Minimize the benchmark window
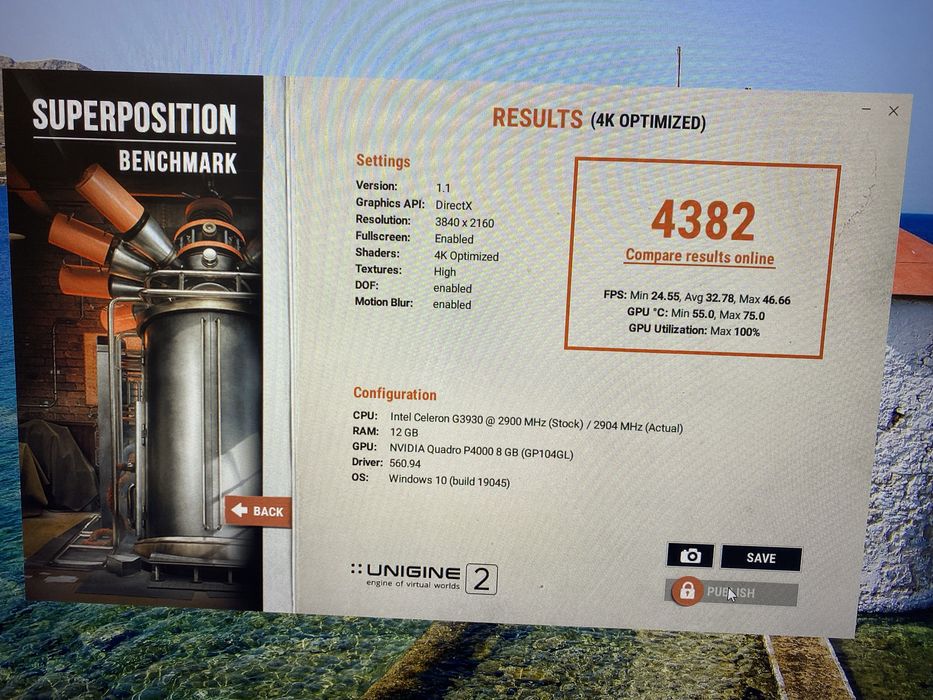The width and height of the screenshot is (933, 700). point(866,110)
